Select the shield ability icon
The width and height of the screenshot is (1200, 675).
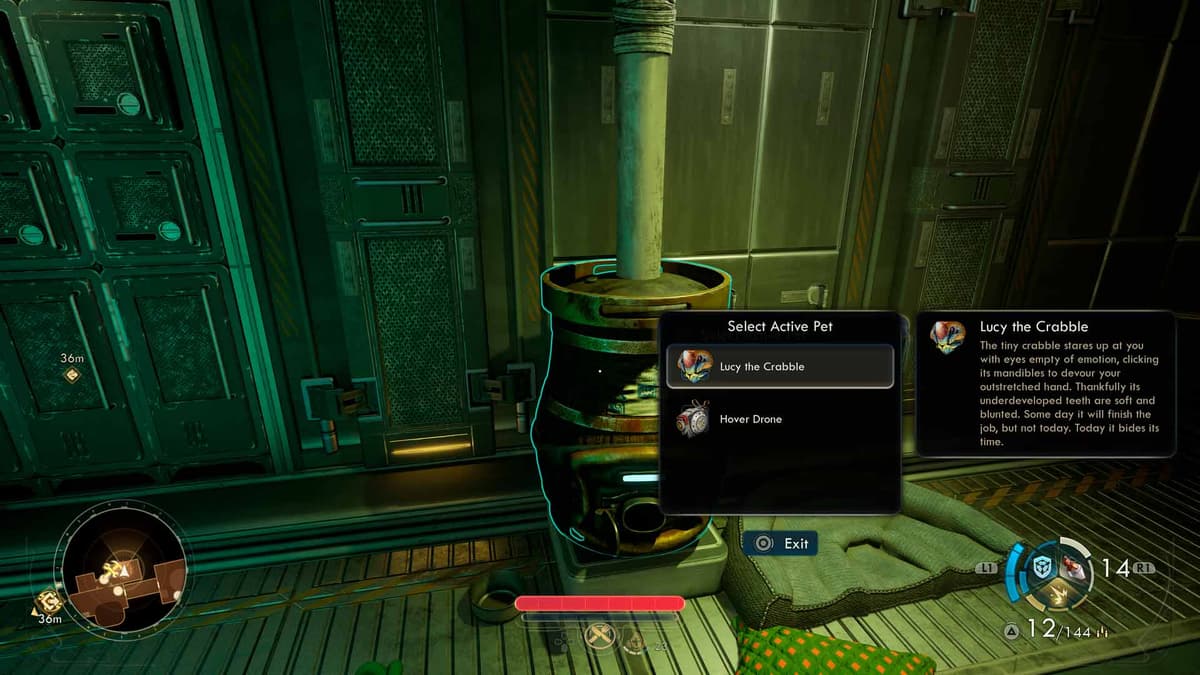(1043, 567)
